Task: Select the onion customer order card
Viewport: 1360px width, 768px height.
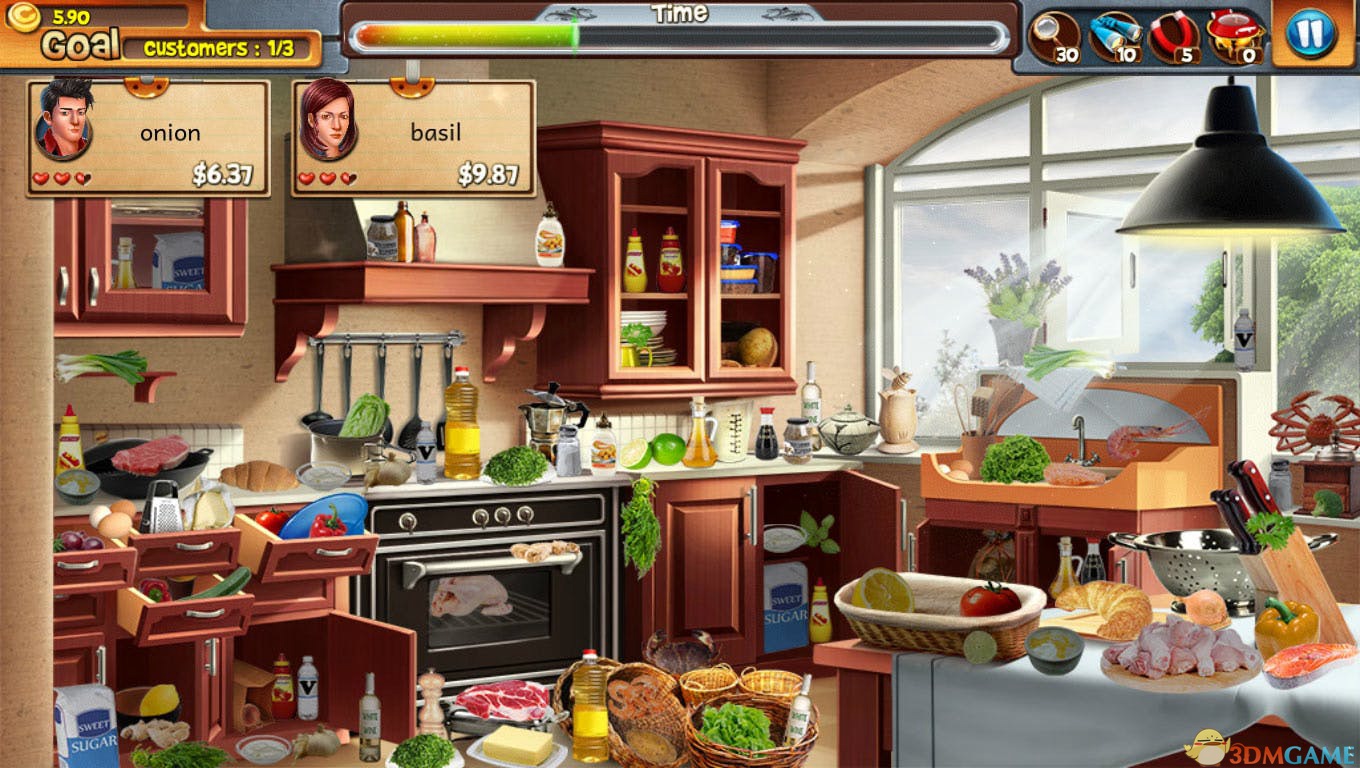Action: coord(149,137)
